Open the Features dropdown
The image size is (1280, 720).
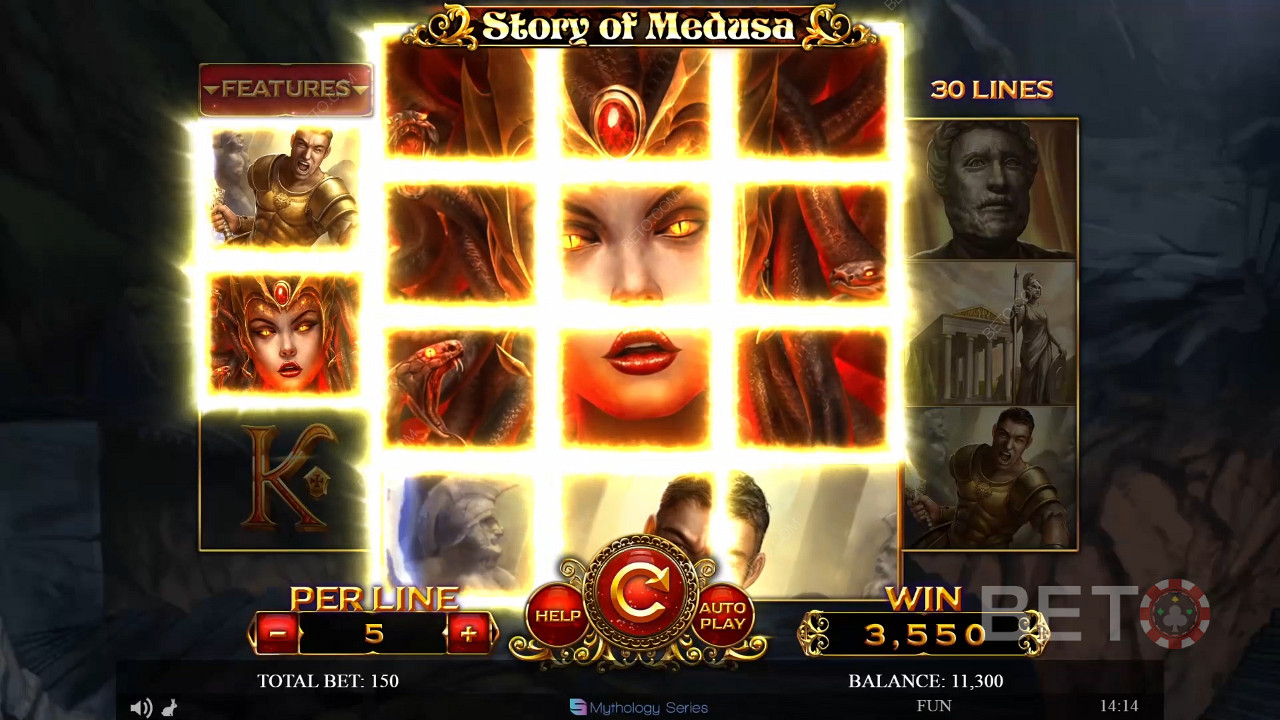[x=286, y=89]
